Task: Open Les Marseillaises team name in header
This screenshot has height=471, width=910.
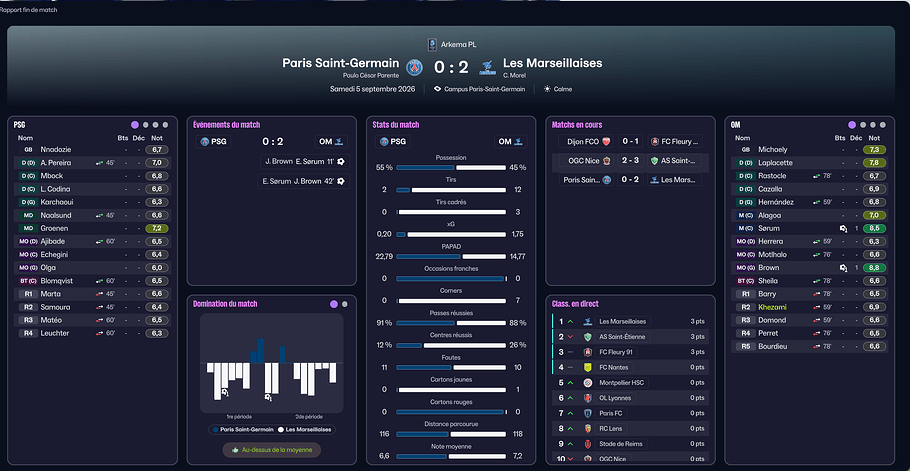Action: click(x=552, y=63)
